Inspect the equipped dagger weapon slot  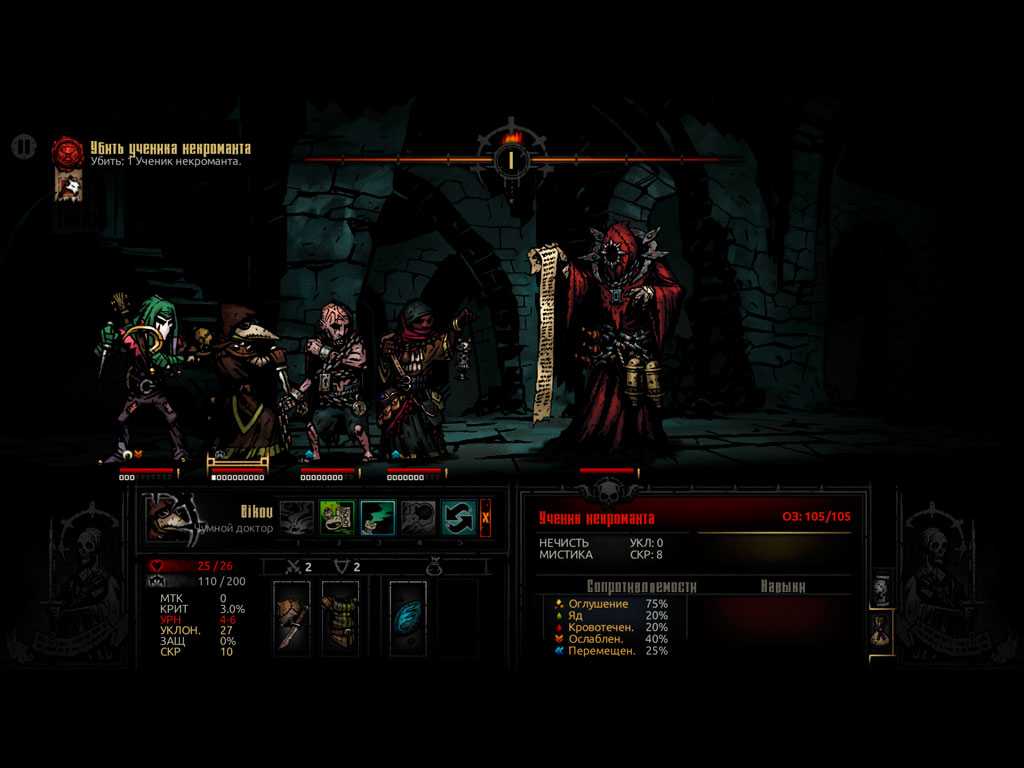[x=292, y=618]
